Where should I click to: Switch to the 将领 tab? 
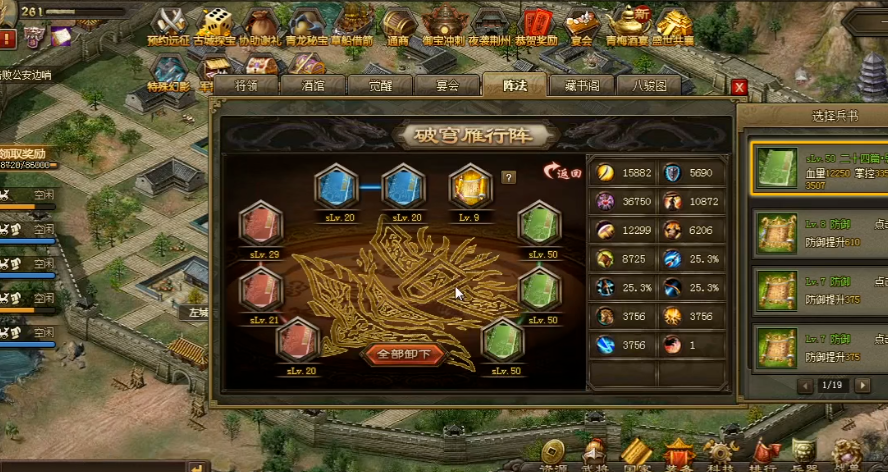(x=246, y=86)
